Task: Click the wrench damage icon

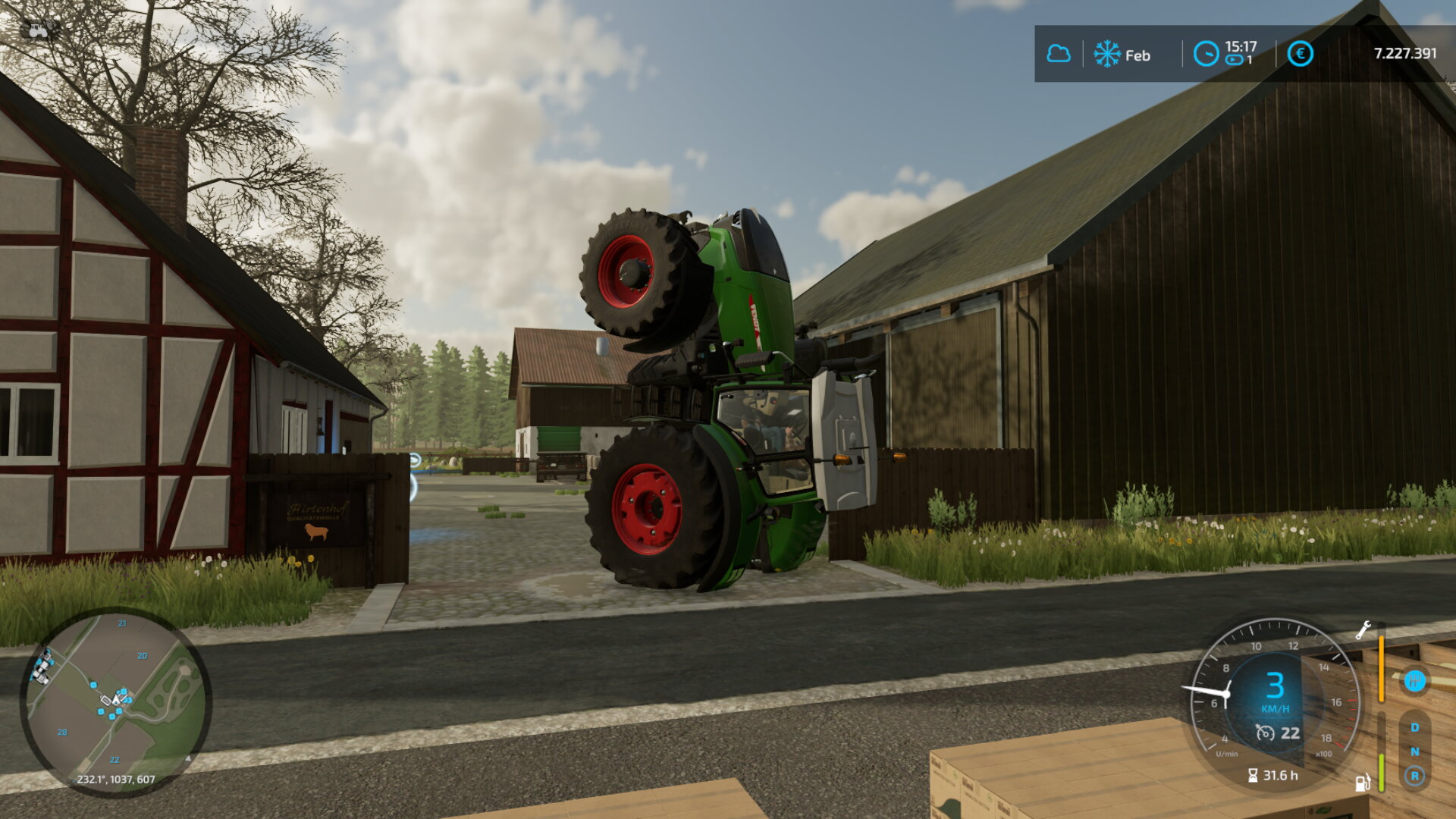Action: [1363, 630]
